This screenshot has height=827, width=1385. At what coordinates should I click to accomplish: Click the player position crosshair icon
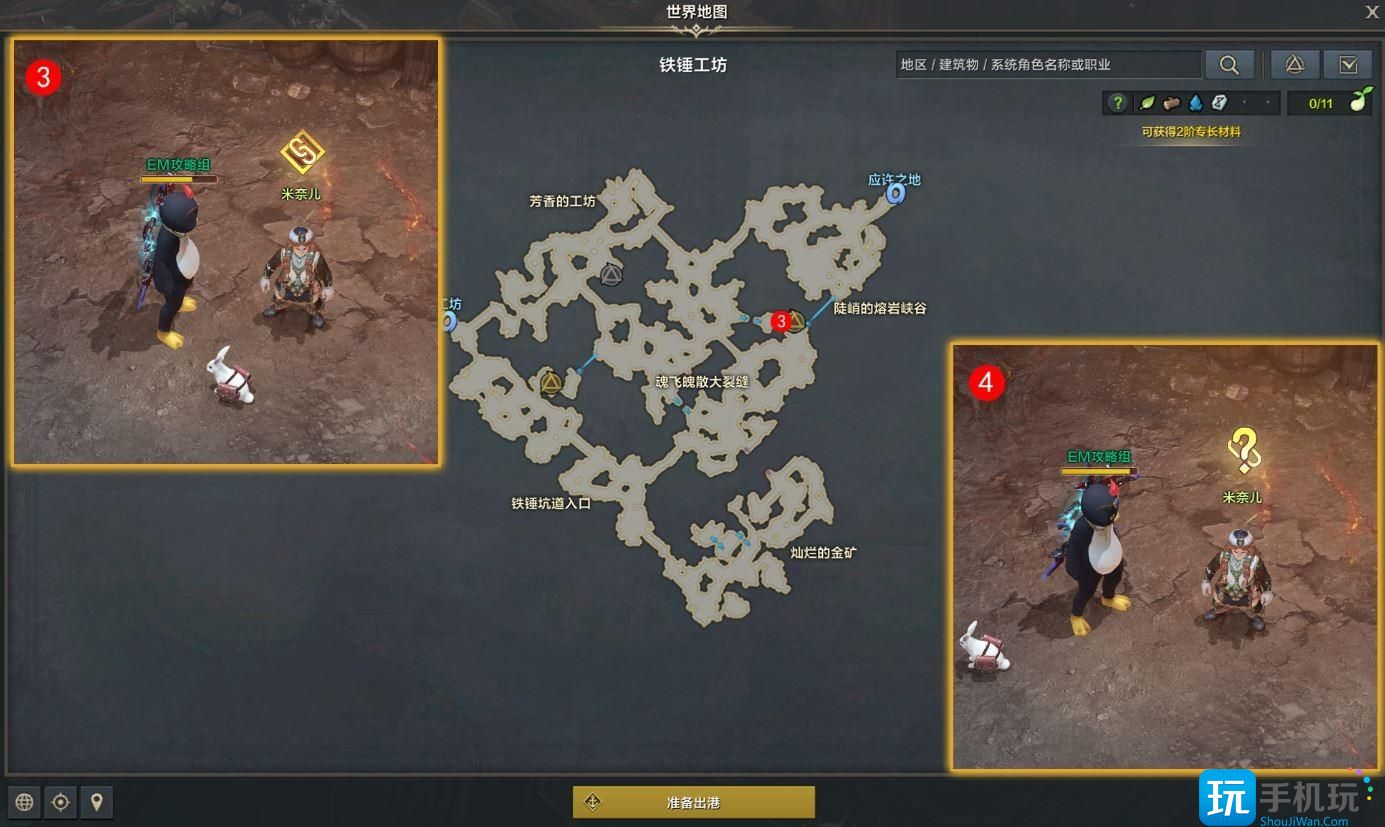60,802
